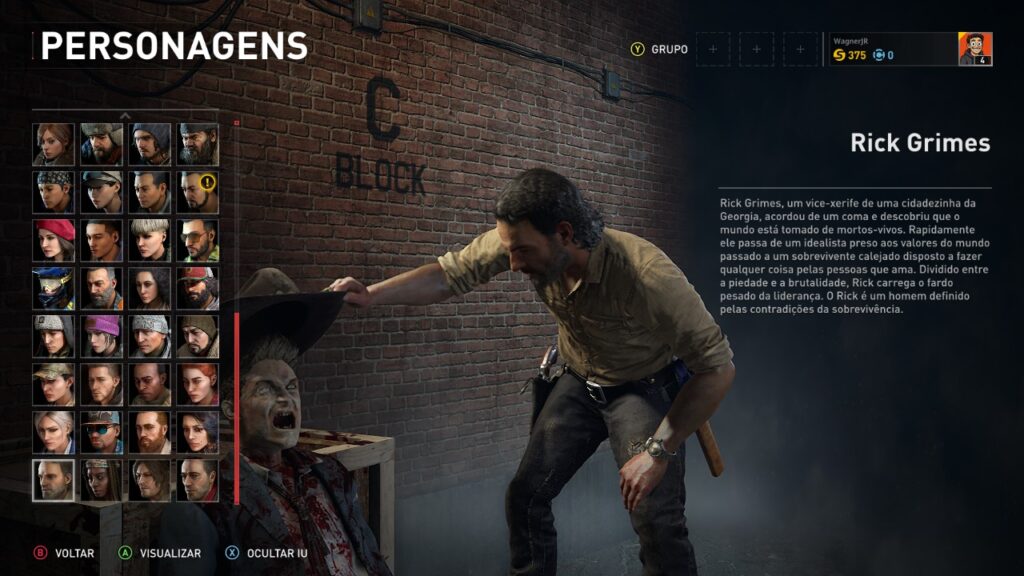Pick the man with orange-tinted glasses

(x=198, y=240)
